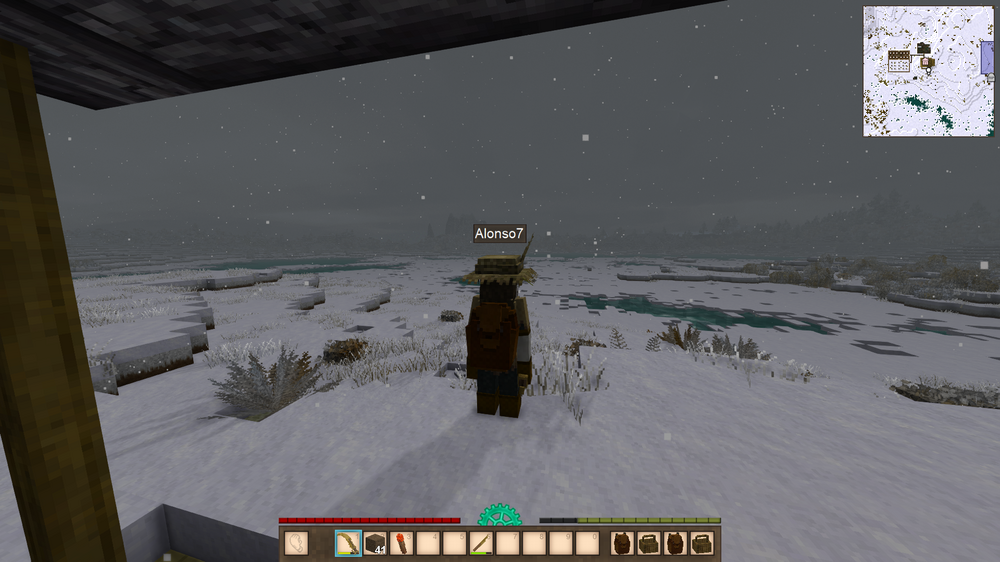Choose the torch in the hotbar
Image resolution: width=1000 pixels, height=562 pixels.
(401, 544)
